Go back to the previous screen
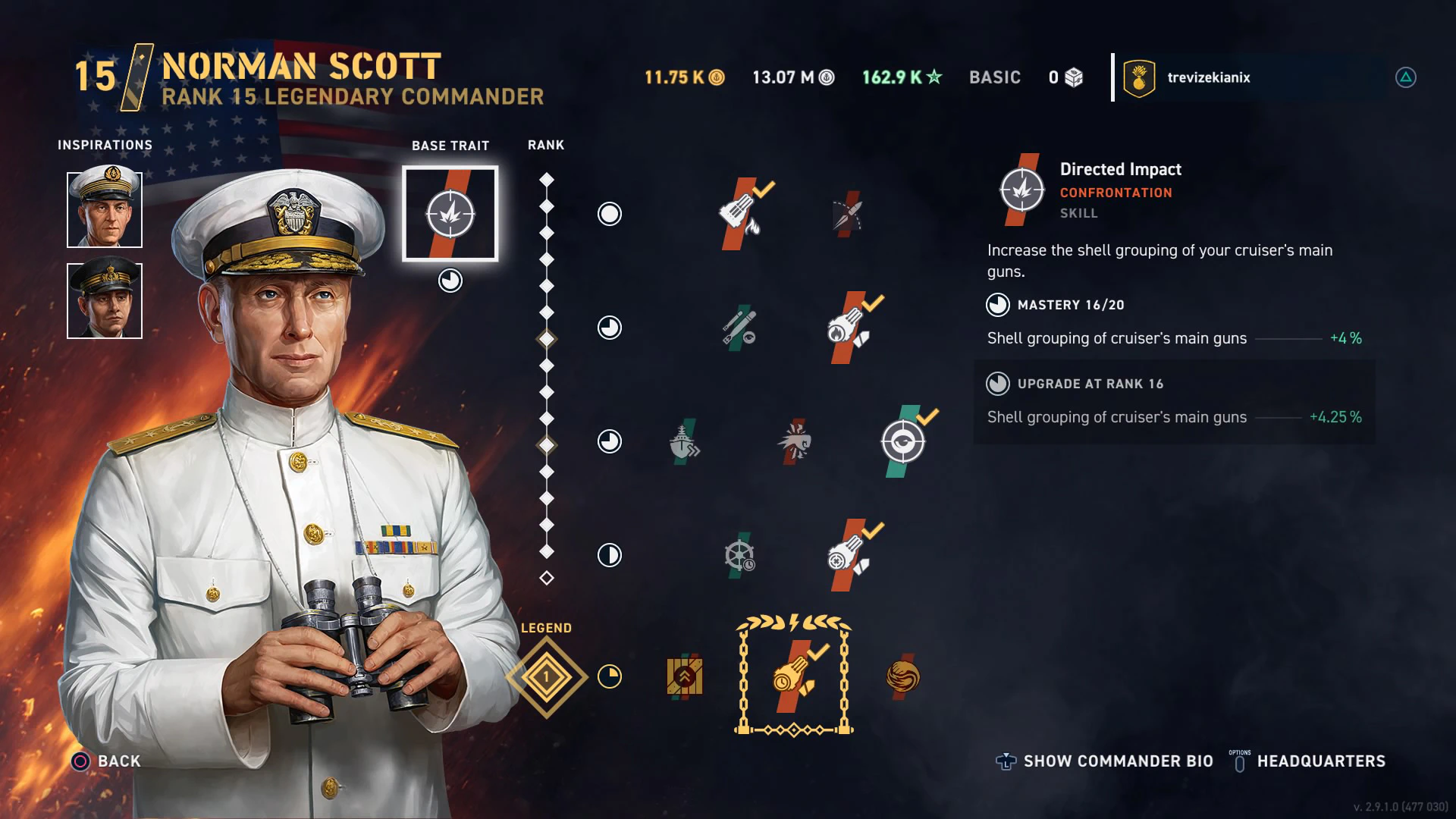Screen dimensions: 1456x819 [107, 761]
